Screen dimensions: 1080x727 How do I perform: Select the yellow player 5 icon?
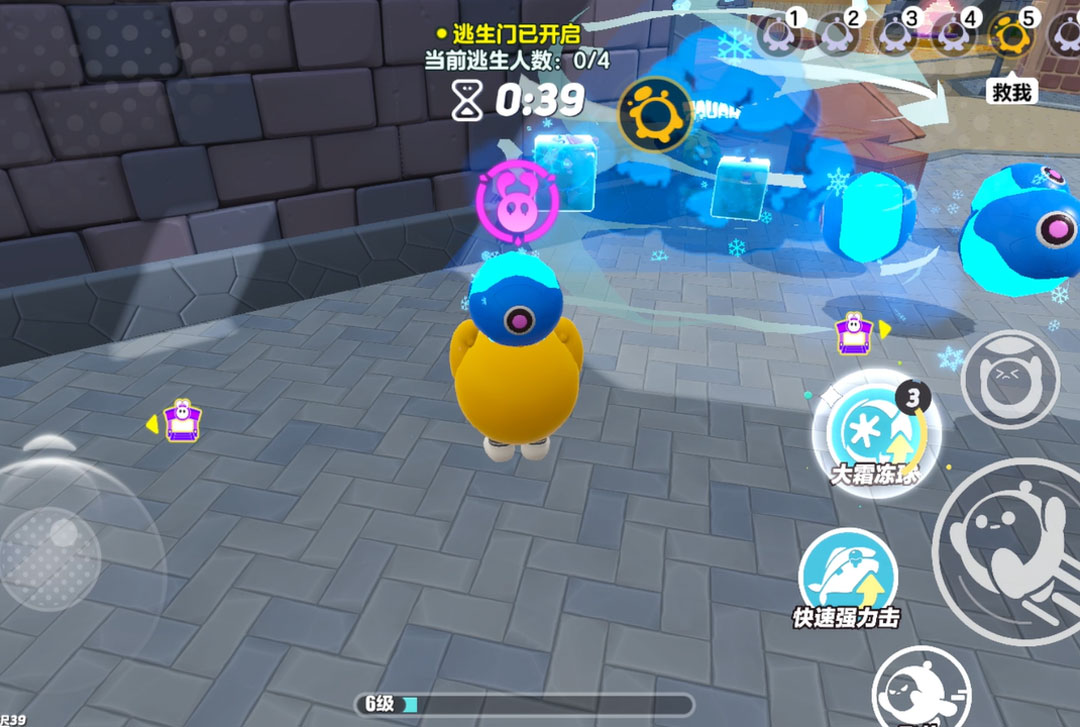click(x=1009, y=35)
